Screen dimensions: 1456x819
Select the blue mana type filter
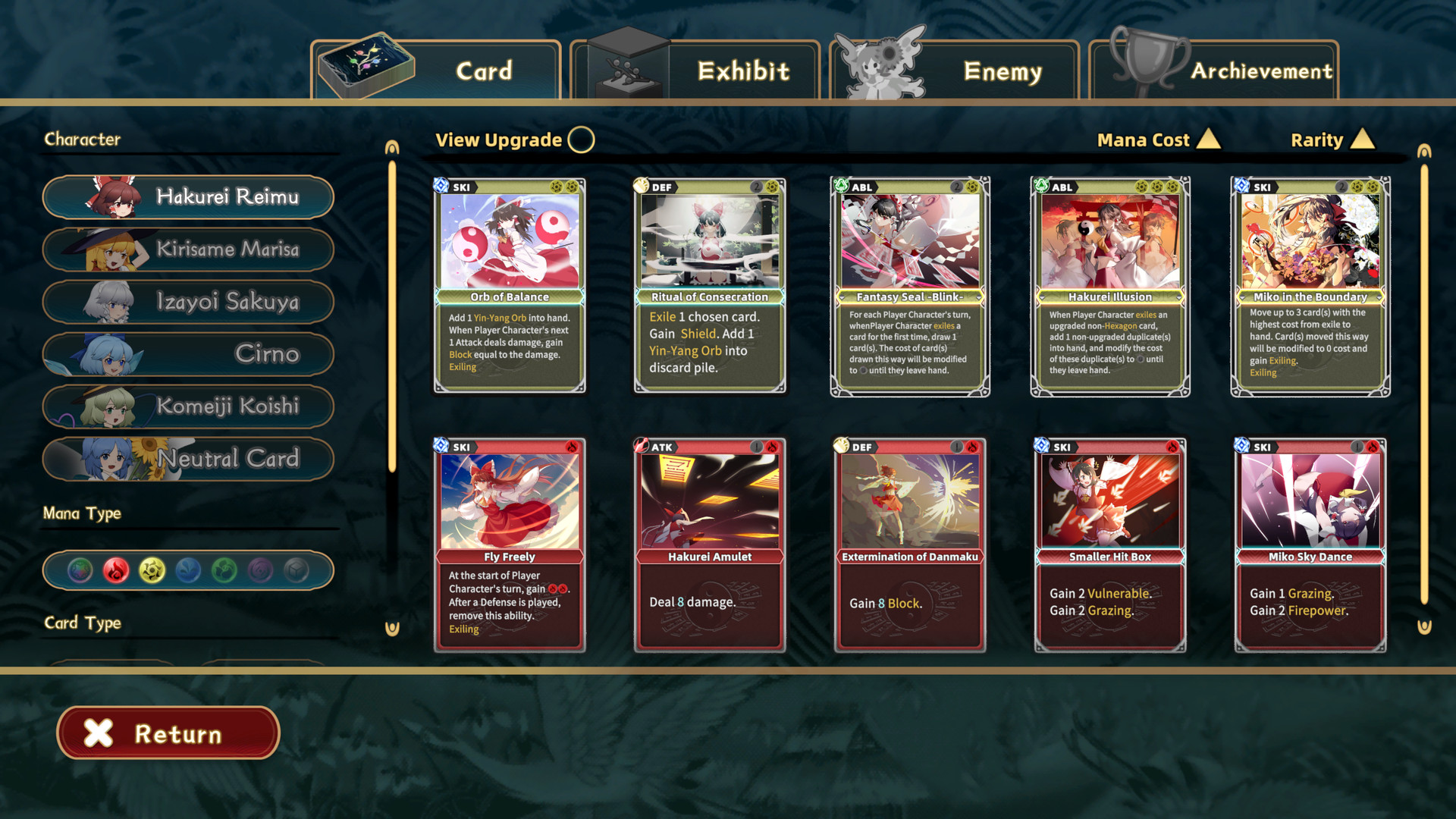tap(187, 570)
